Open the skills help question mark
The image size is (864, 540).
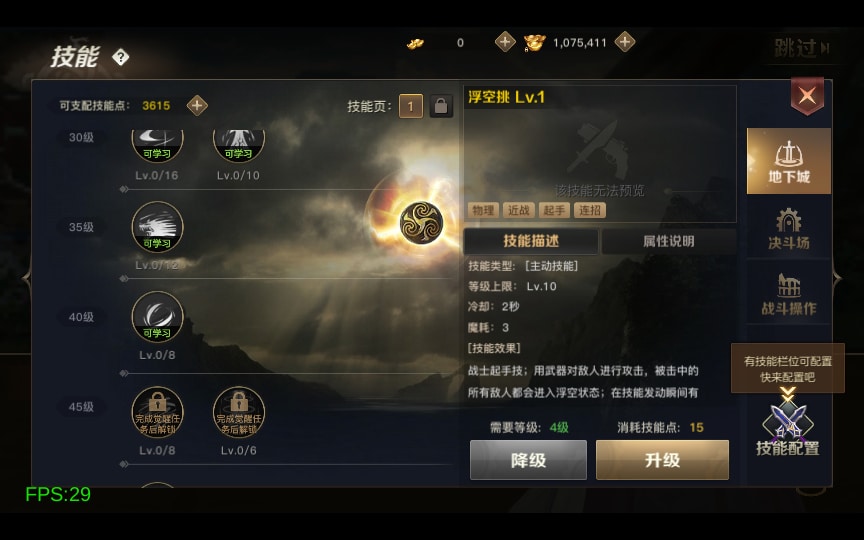[x=121, y=58]
